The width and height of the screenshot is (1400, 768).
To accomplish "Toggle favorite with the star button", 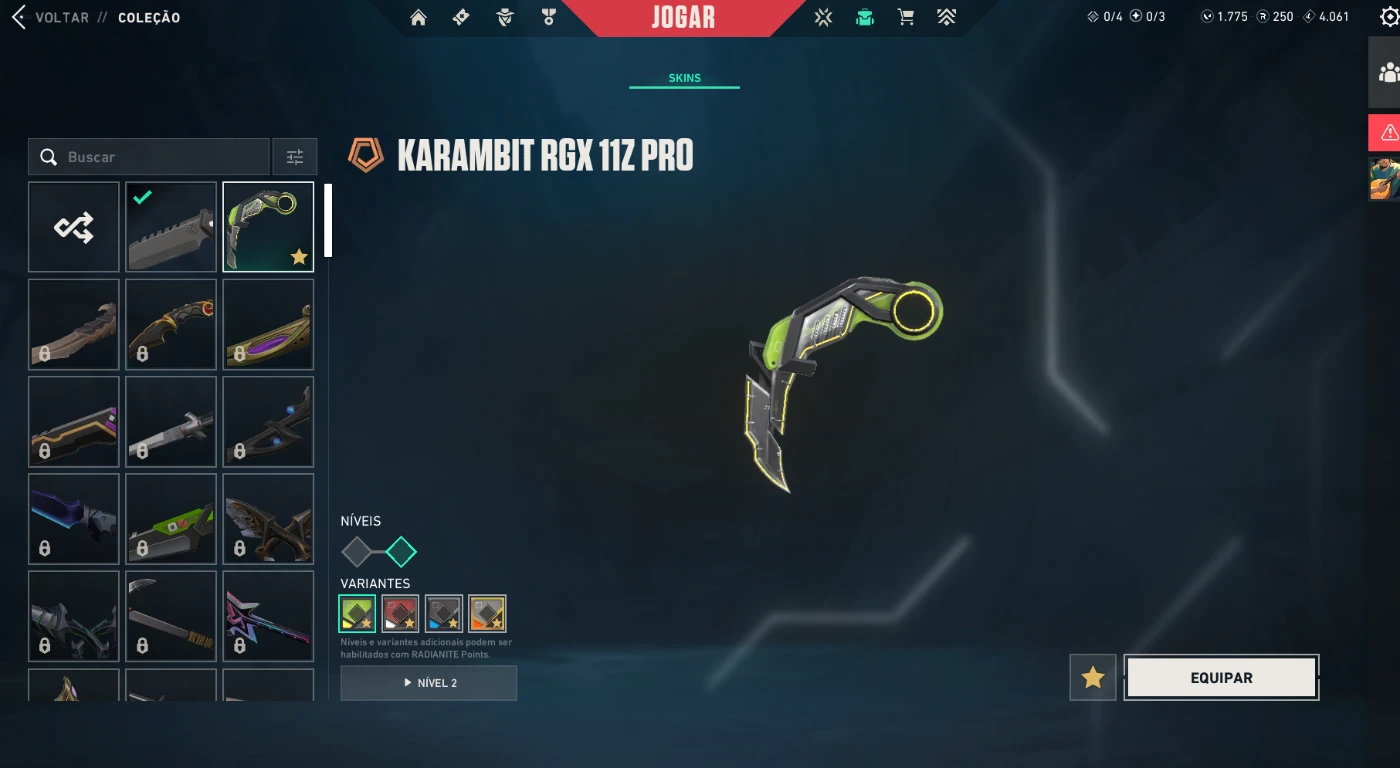I will [1092, 678].
